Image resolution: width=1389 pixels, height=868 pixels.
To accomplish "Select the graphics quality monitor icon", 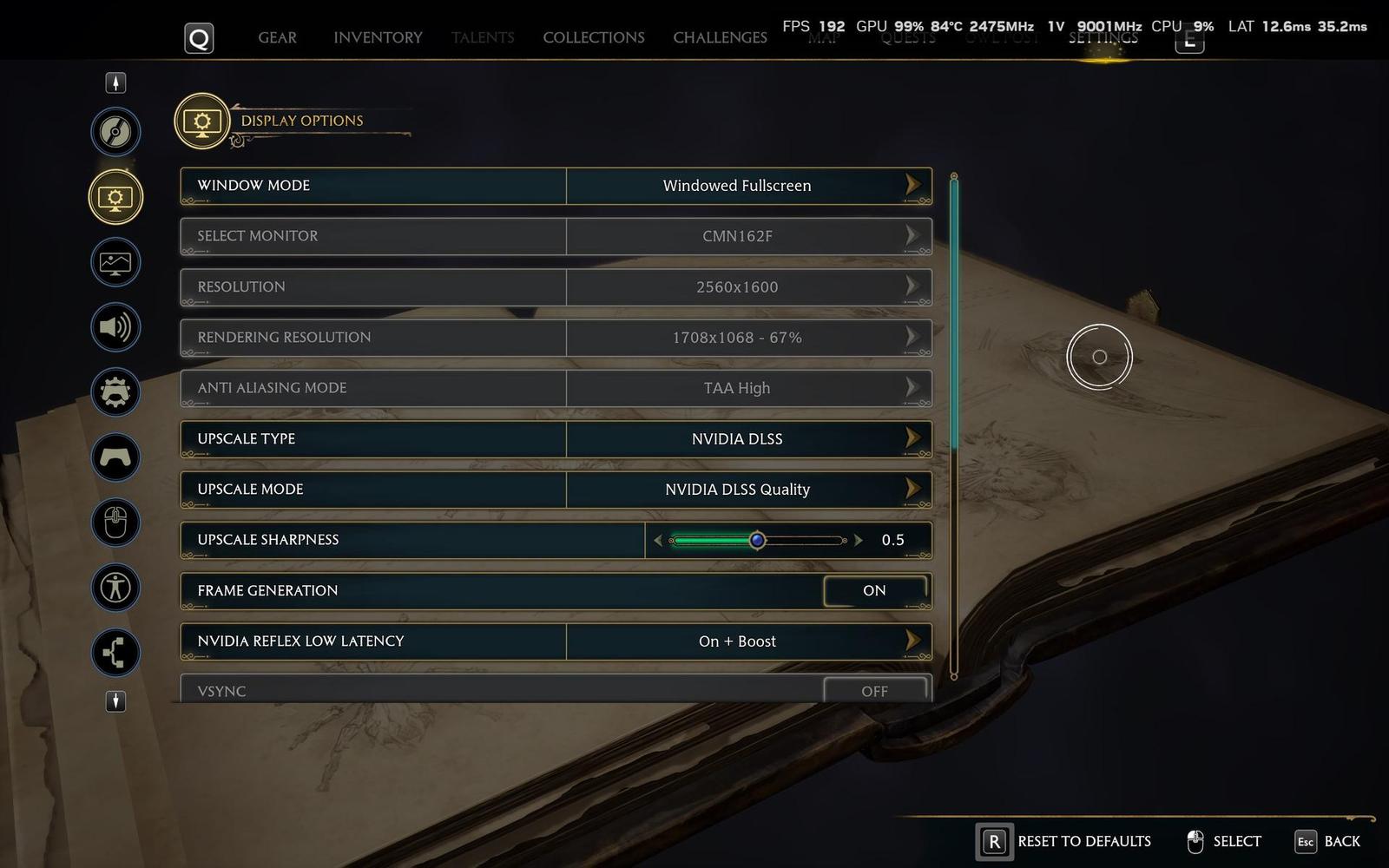I will (115, 262).
